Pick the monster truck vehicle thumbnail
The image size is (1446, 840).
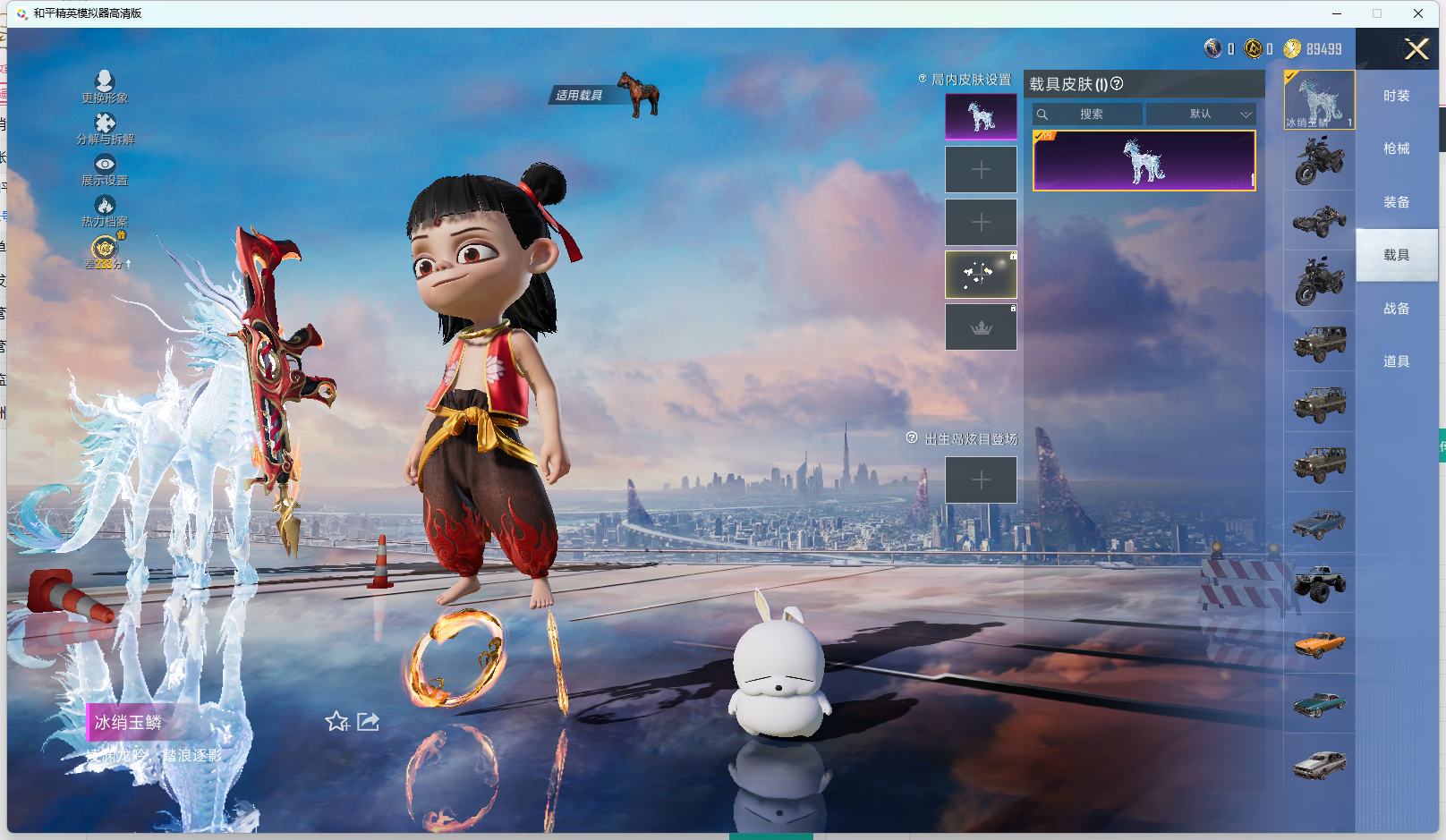(x=1319, y=583)
